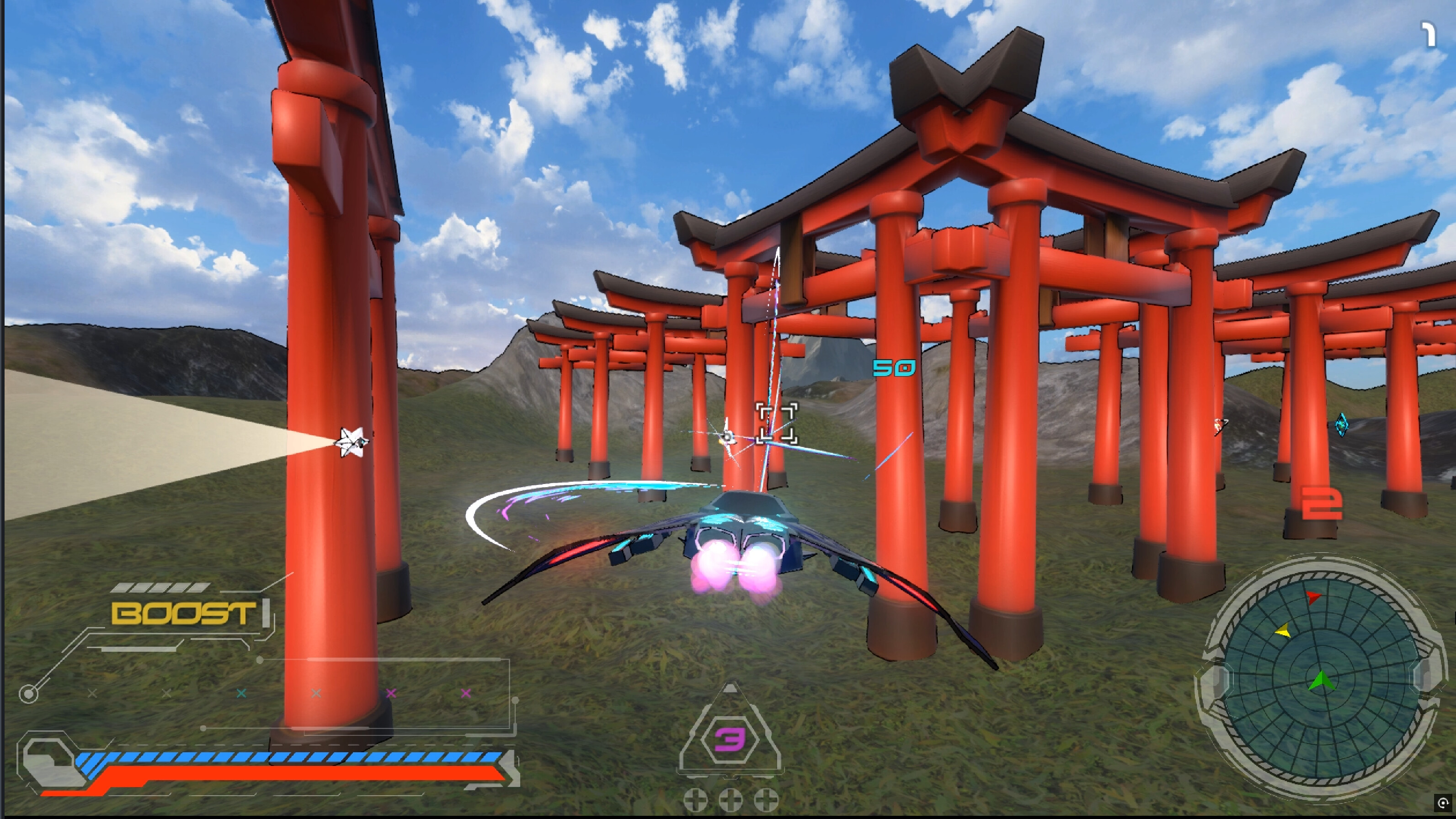The image size is (1456, 819).
Task: Click the yellow arrow marker on the radar
Action: (x=1283, y=632)
